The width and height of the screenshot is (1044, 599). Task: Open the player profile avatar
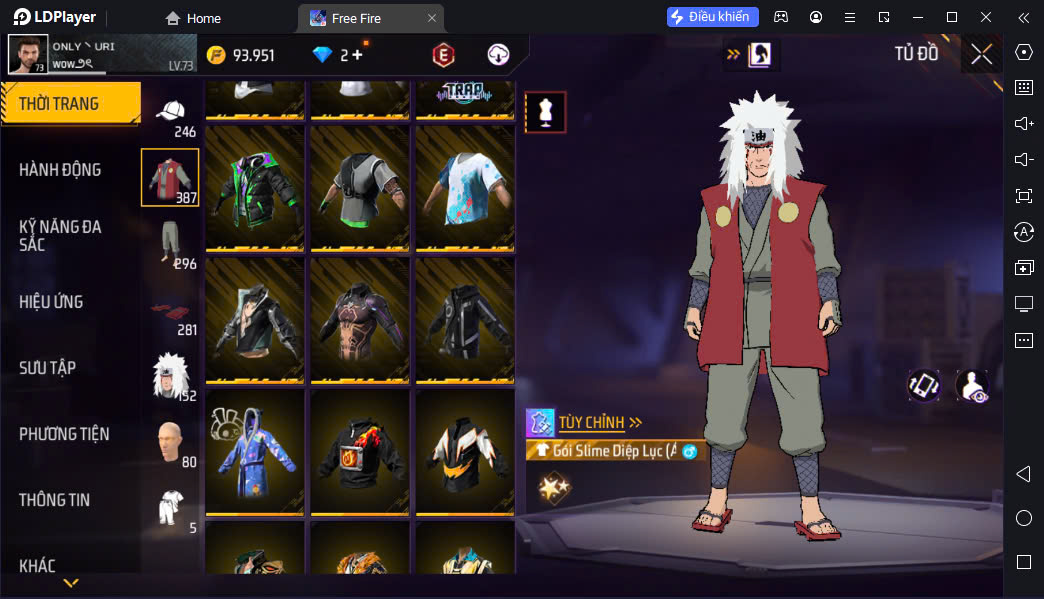[x=28, y=55]
